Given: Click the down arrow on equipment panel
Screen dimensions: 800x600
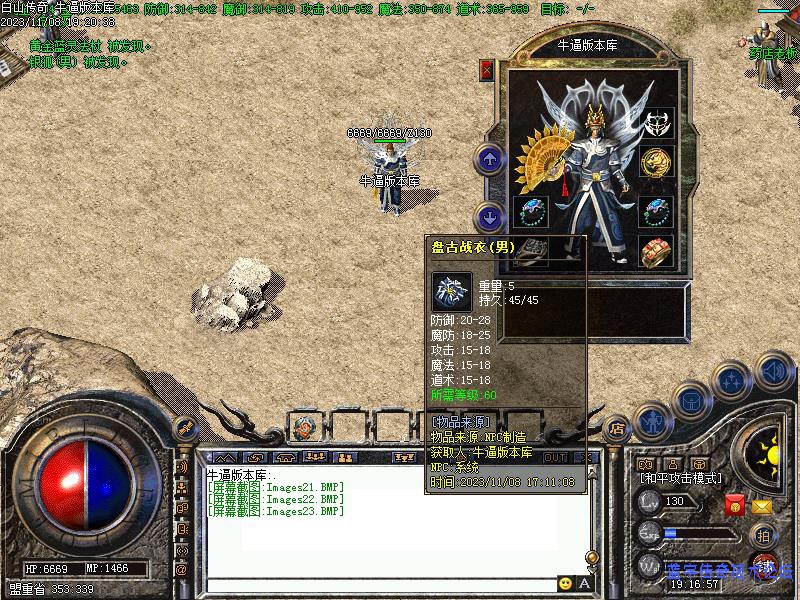Looking at the screenshot, I should point(489,214).
